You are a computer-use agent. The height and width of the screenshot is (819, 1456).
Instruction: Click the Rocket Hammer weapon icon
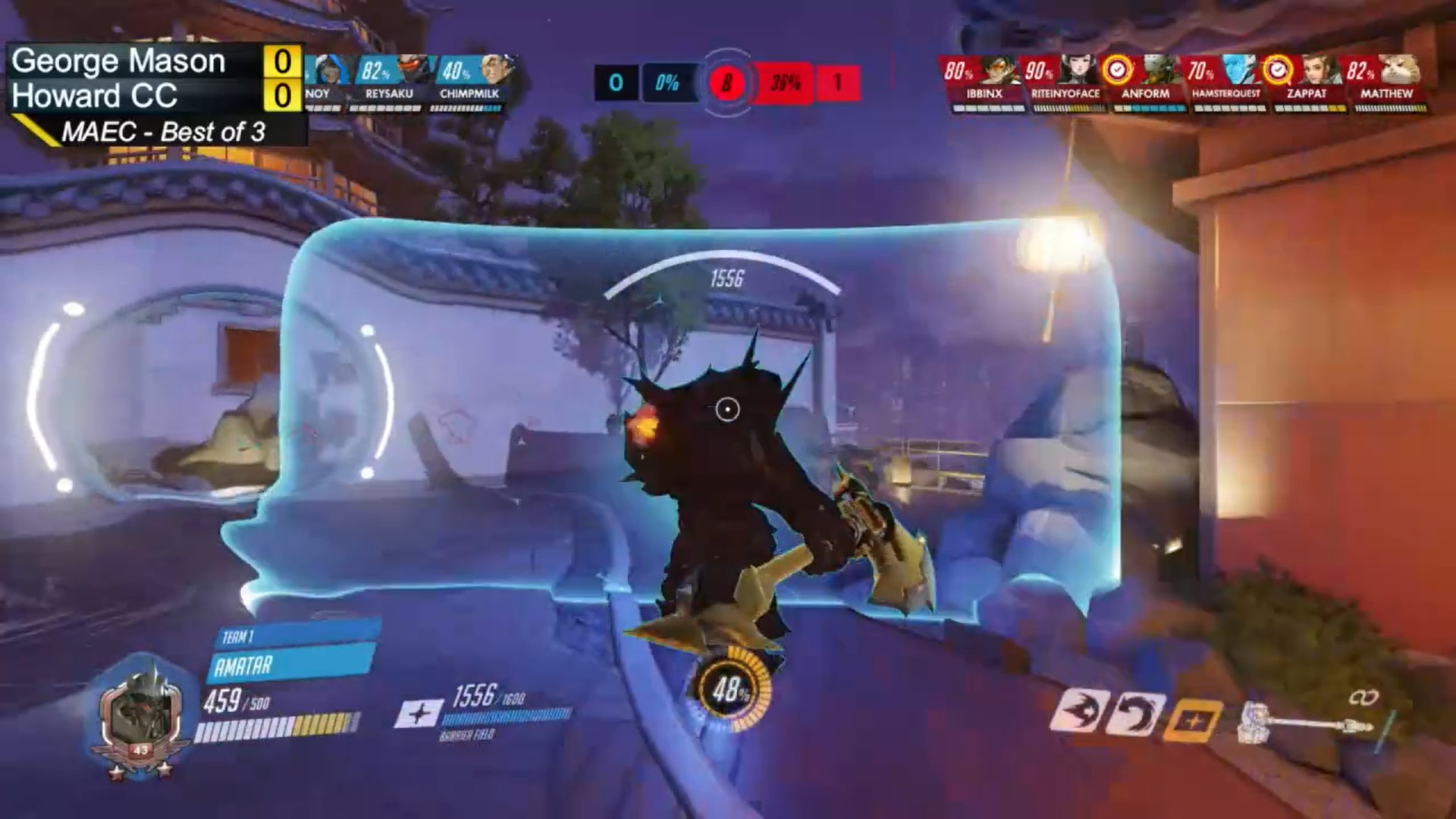(x=1306, y=724)
